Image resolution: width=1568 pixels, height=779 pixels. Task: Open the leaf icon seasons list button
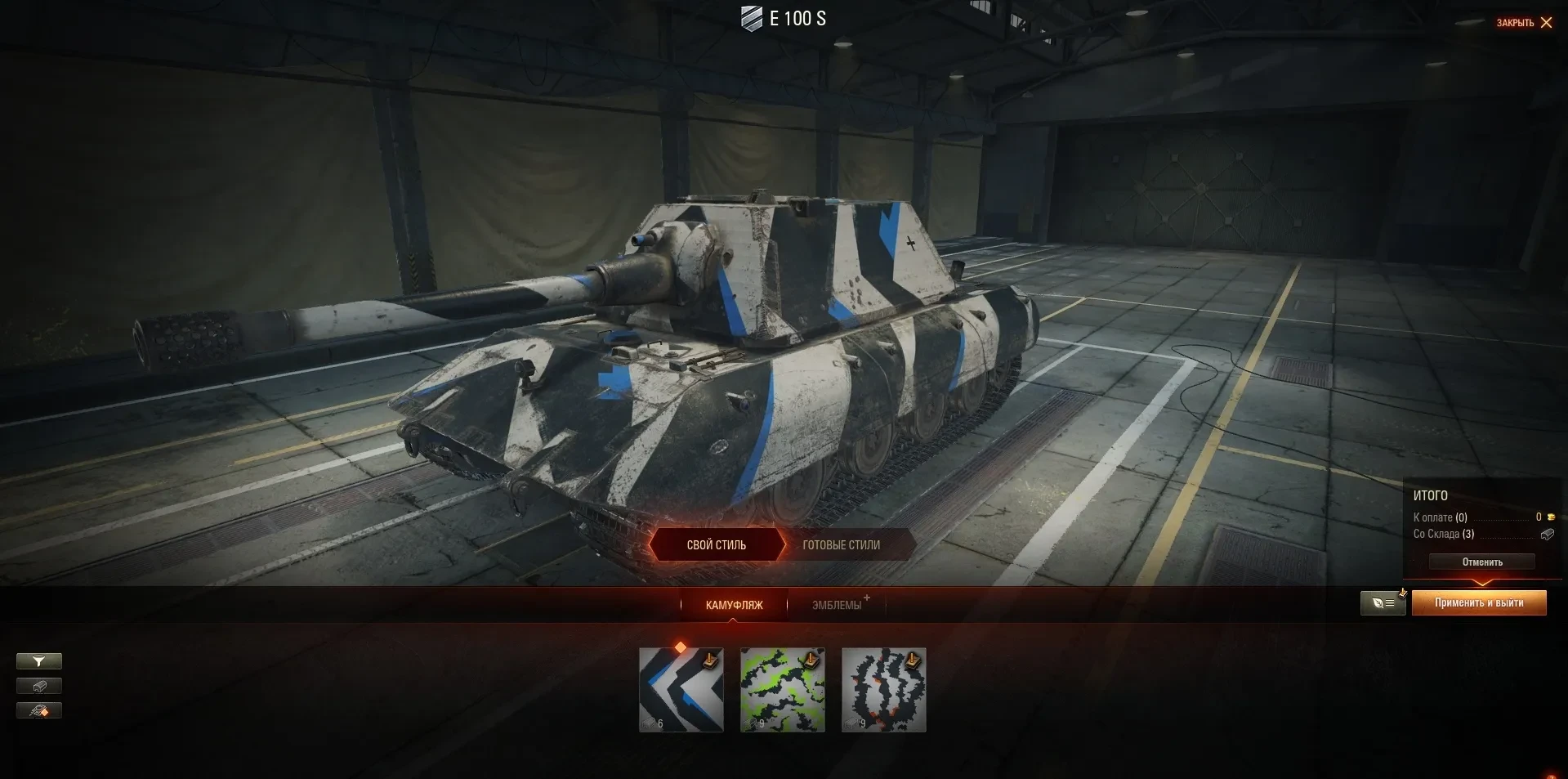coord(1383,603)
